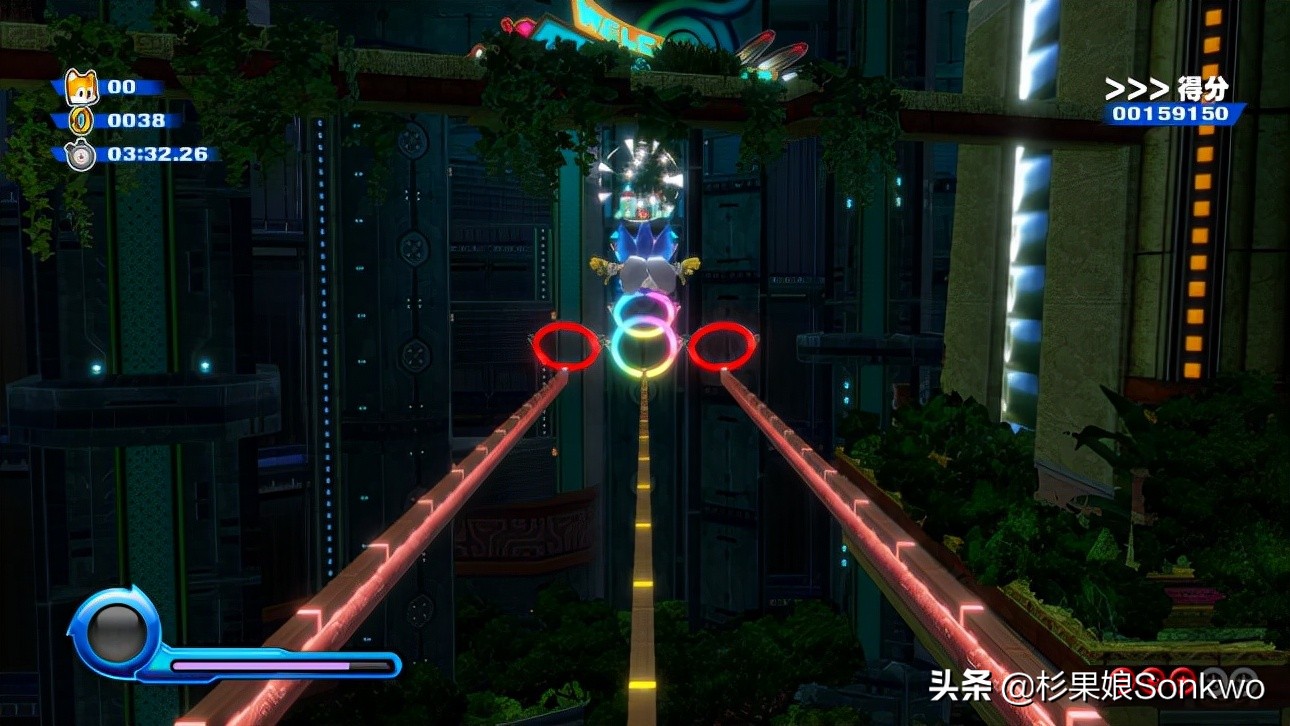Image resolution: width=1290 pixels, height=726 pixels.
Task: Select the gold ring counter icon
Action: 80,121
